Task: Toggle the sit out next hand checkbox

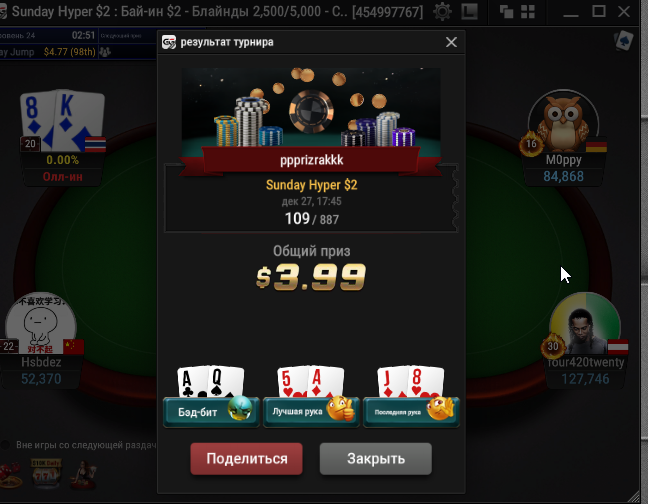Action: [x=7, y=444]
